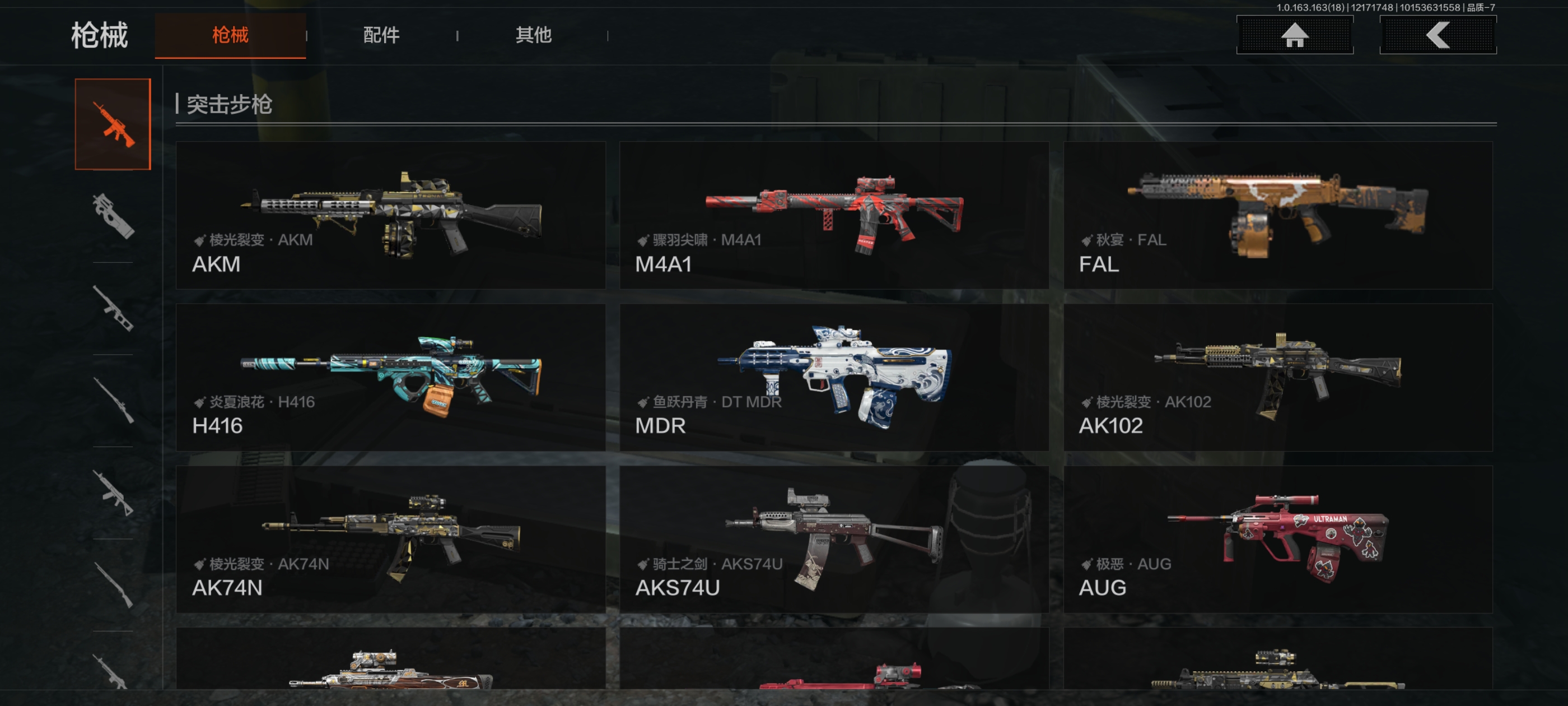Image resolution: width=1568 pixels, height=706 pixels.
Task: Select the orange assault rifle category icon
Action: point(113,124)
